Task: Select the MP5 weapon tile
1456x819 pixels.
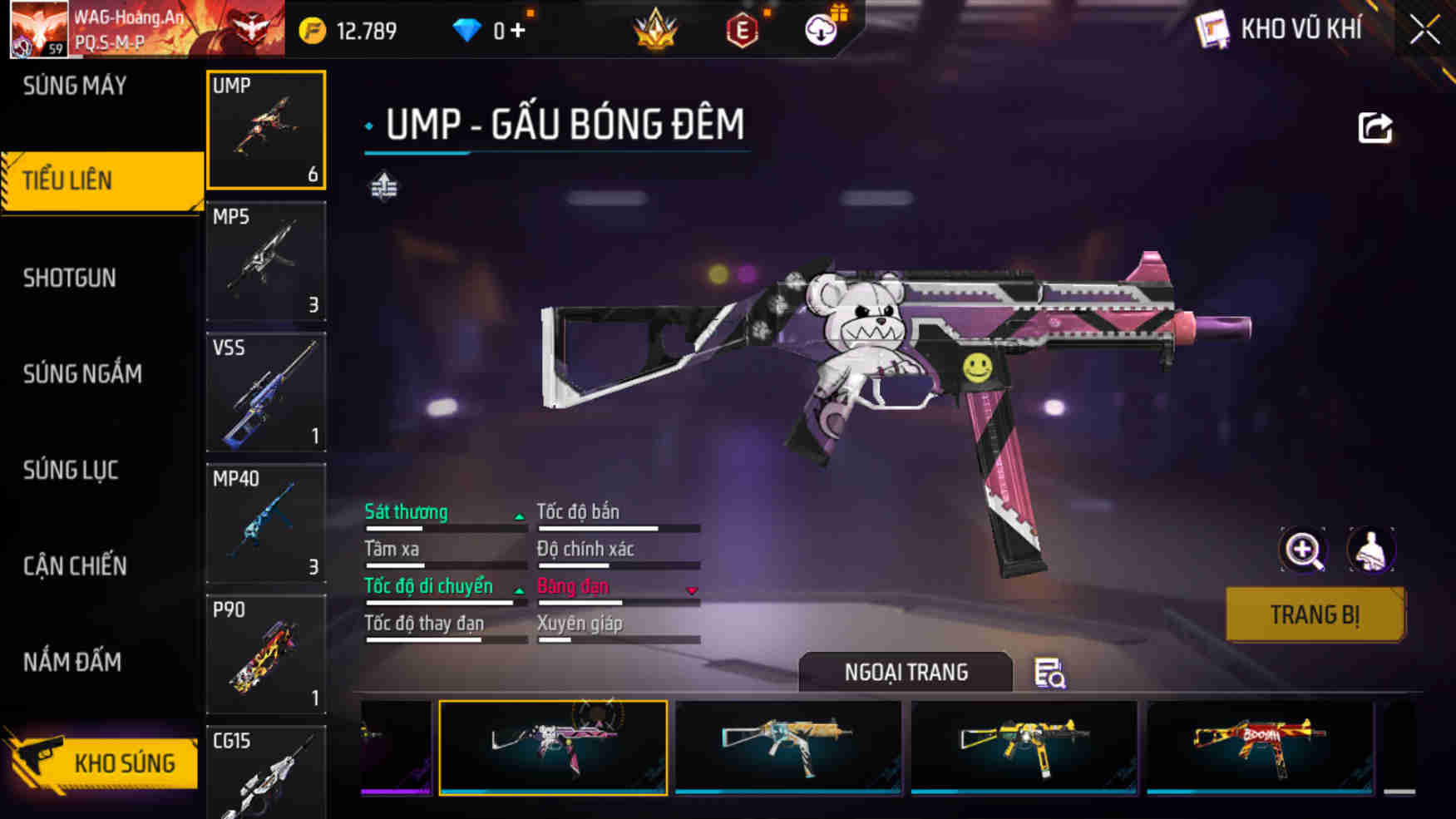Action: tap(266, 261)
